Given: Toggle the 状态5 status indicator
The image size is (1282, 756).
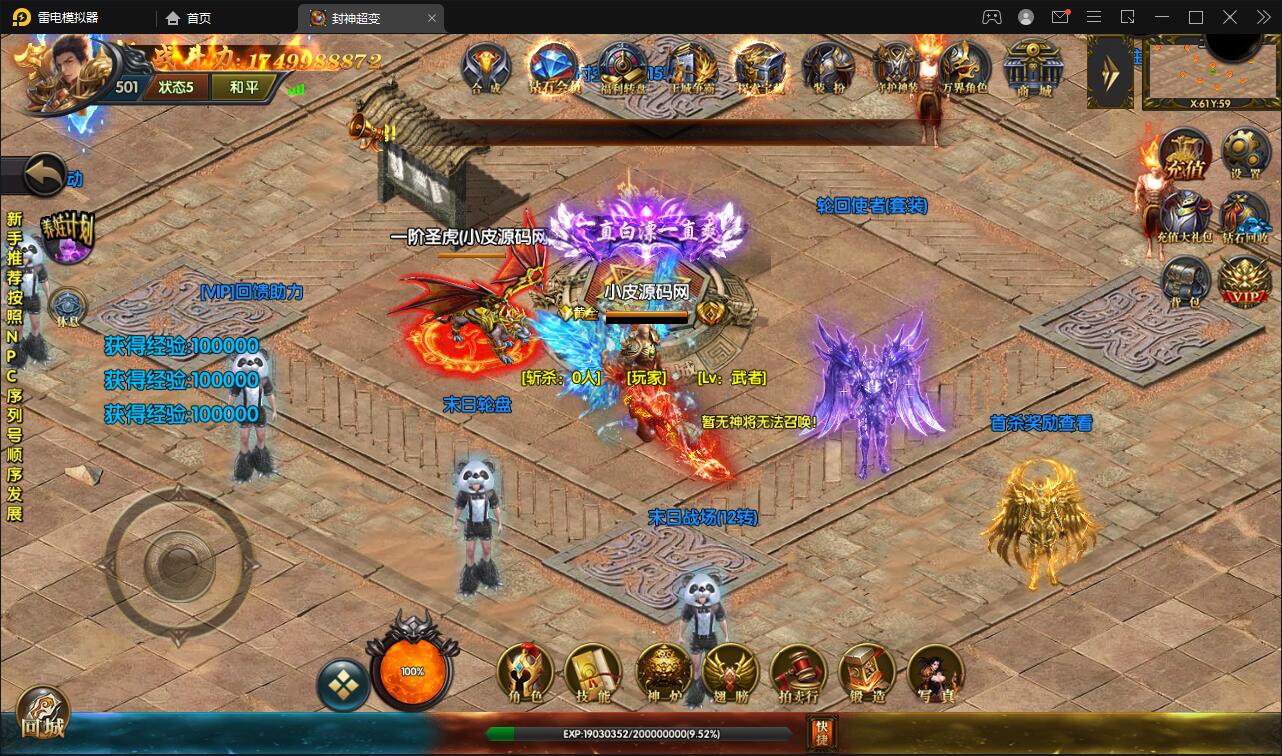Looking at the screenshot, I should [175, 87].
